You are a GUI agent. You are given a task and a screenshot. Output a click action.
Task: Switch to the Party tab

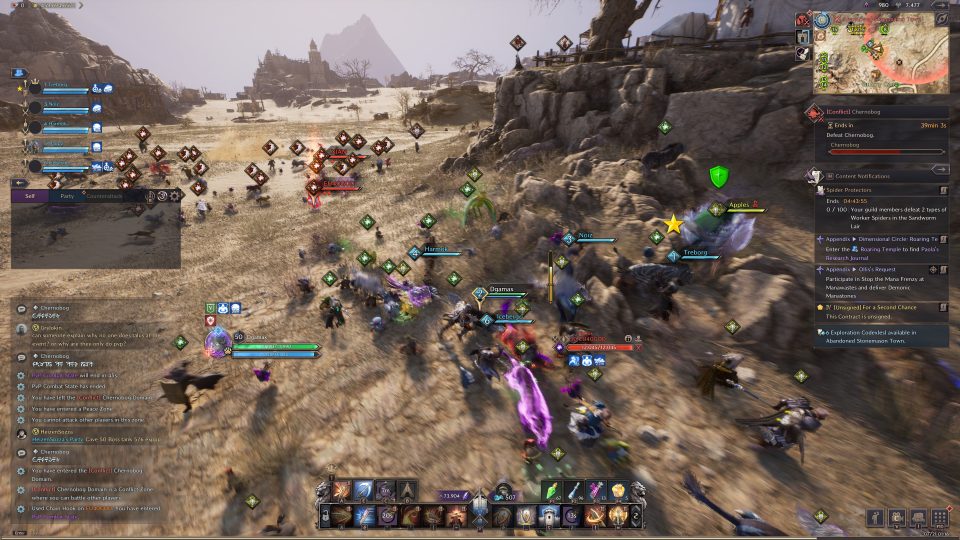[66, 196]
